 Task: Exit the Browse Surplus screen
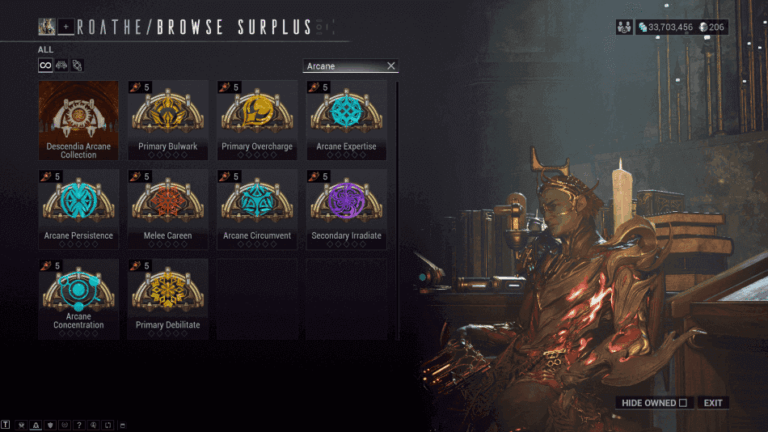tap(713, 403)
